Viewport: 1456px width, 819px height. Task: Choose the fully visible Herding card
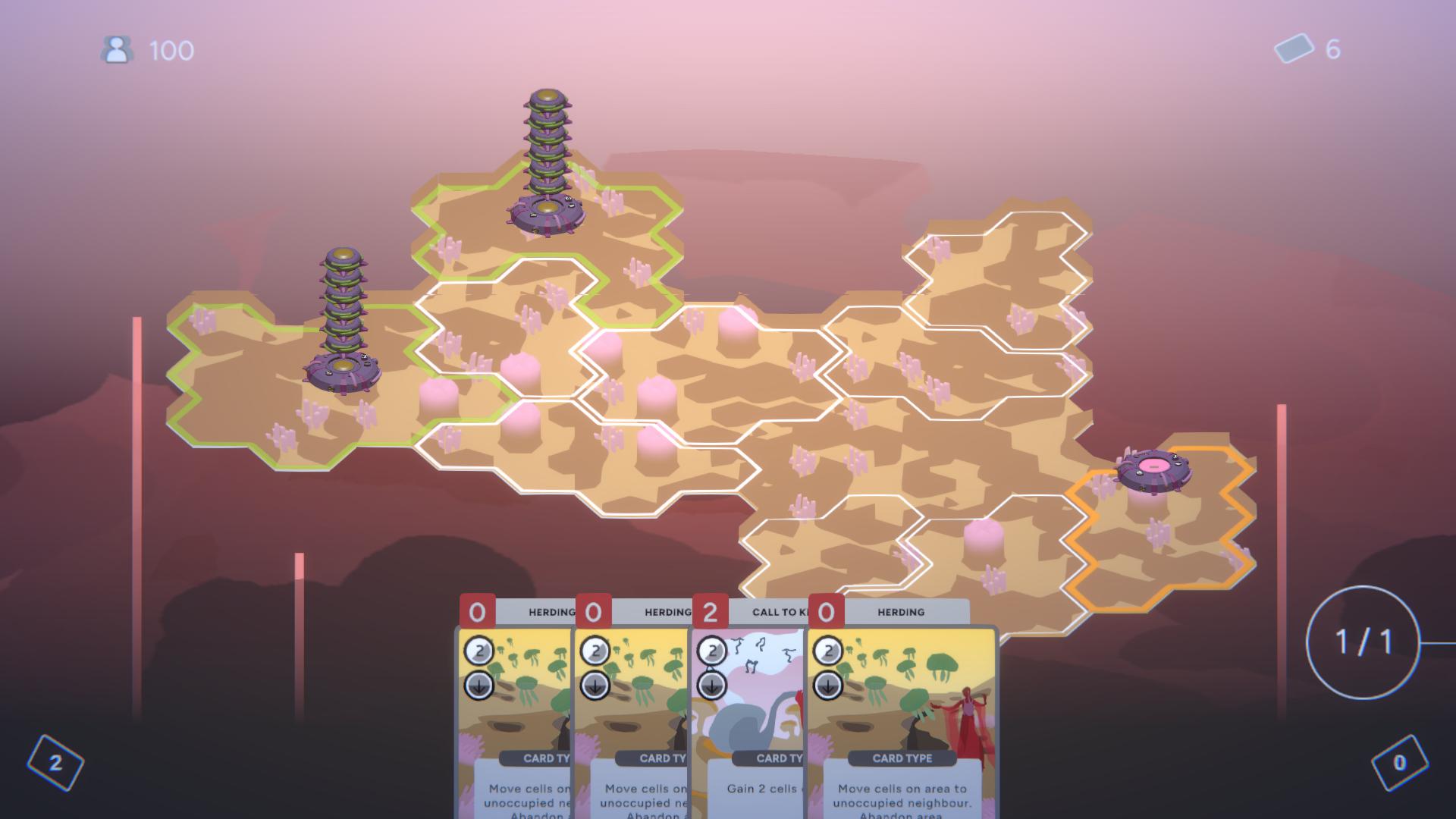[x=902, y=713]
